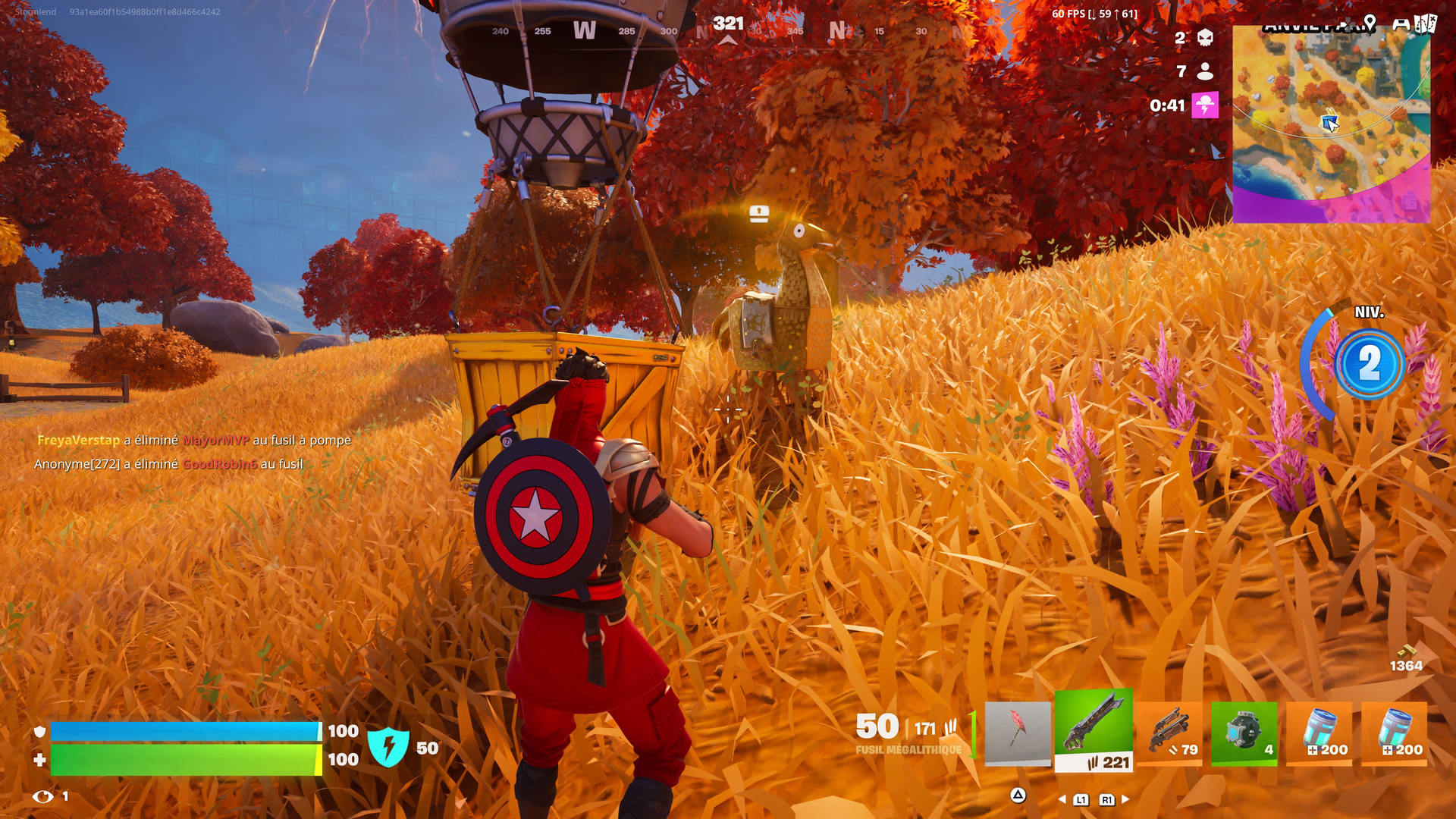
Task: Open the level 2 progress badge
Action: (1369, 365)
